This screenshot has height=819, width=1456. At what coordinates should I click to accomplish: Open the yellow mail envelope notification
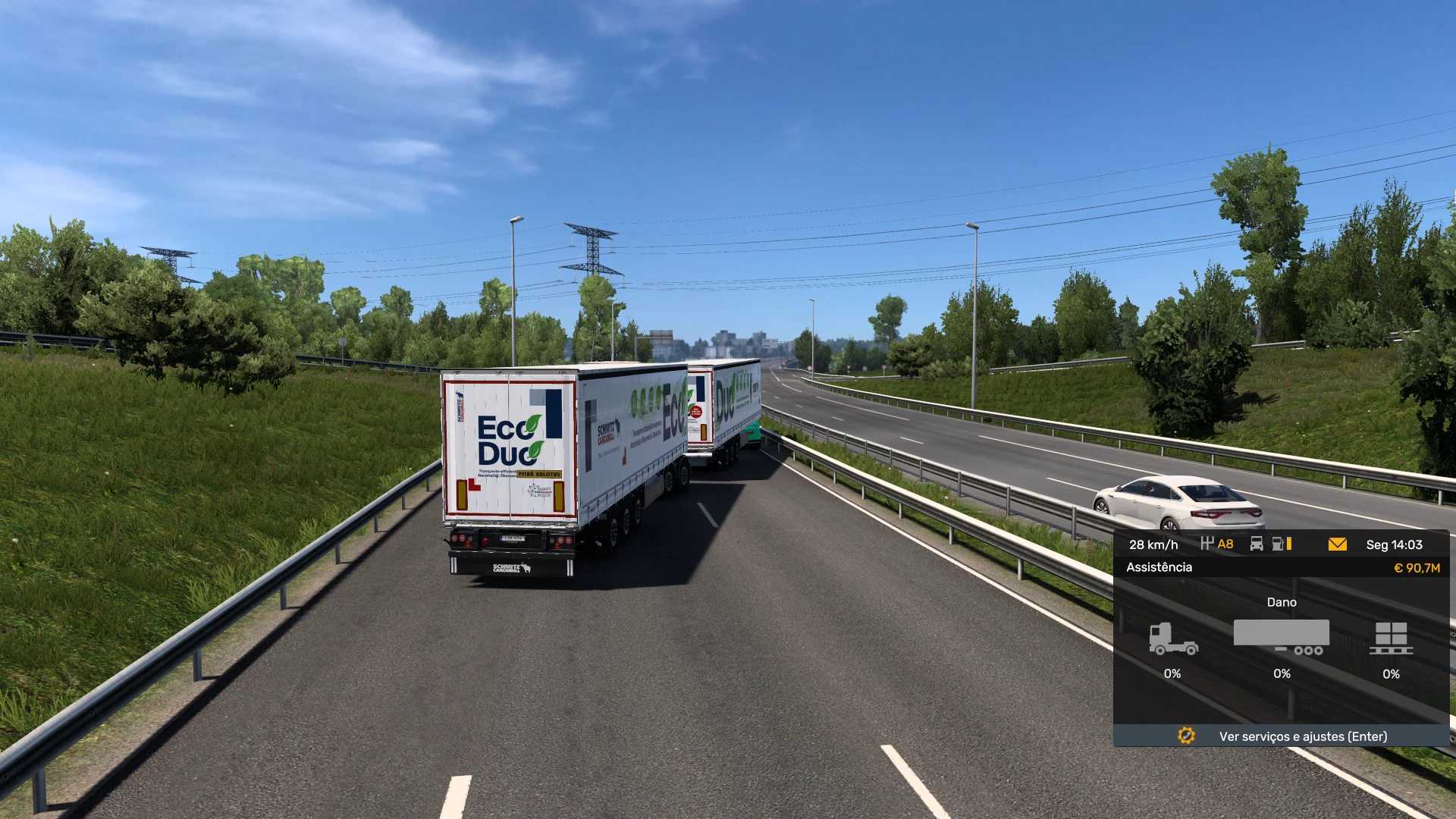pyautogui.click(x=1337, y=544)
